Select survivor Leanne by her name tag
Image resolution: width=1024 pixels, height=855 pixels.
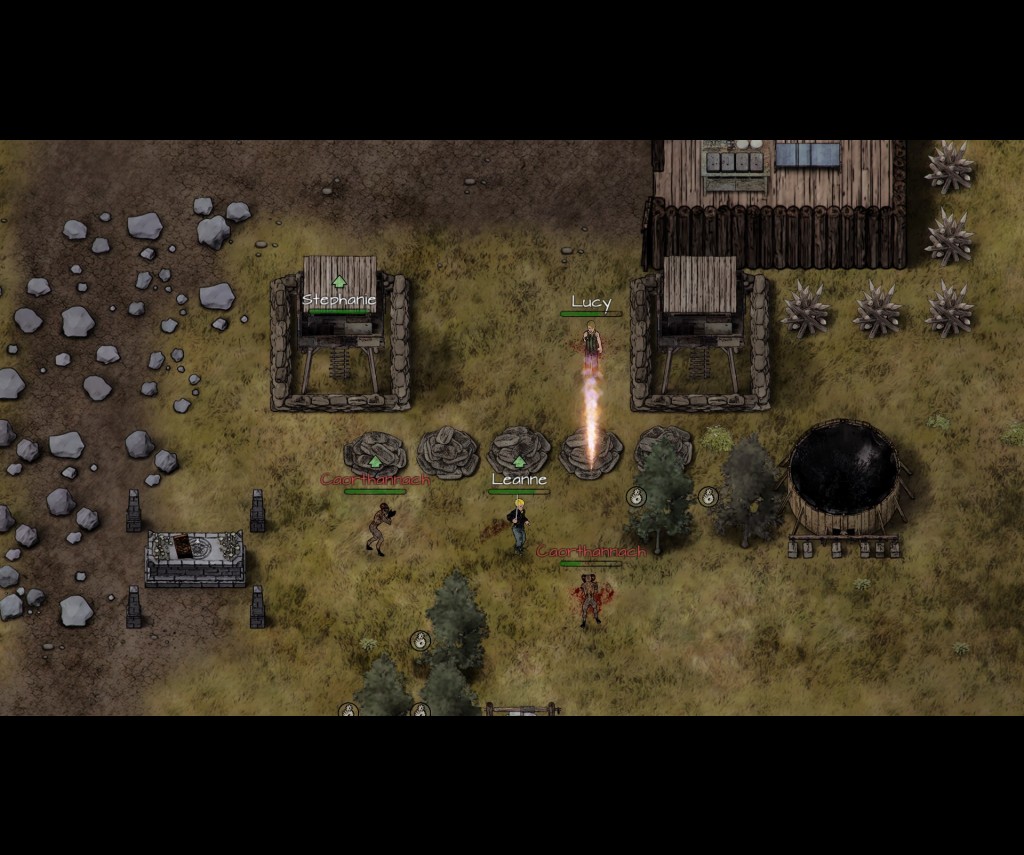[519, 480]
